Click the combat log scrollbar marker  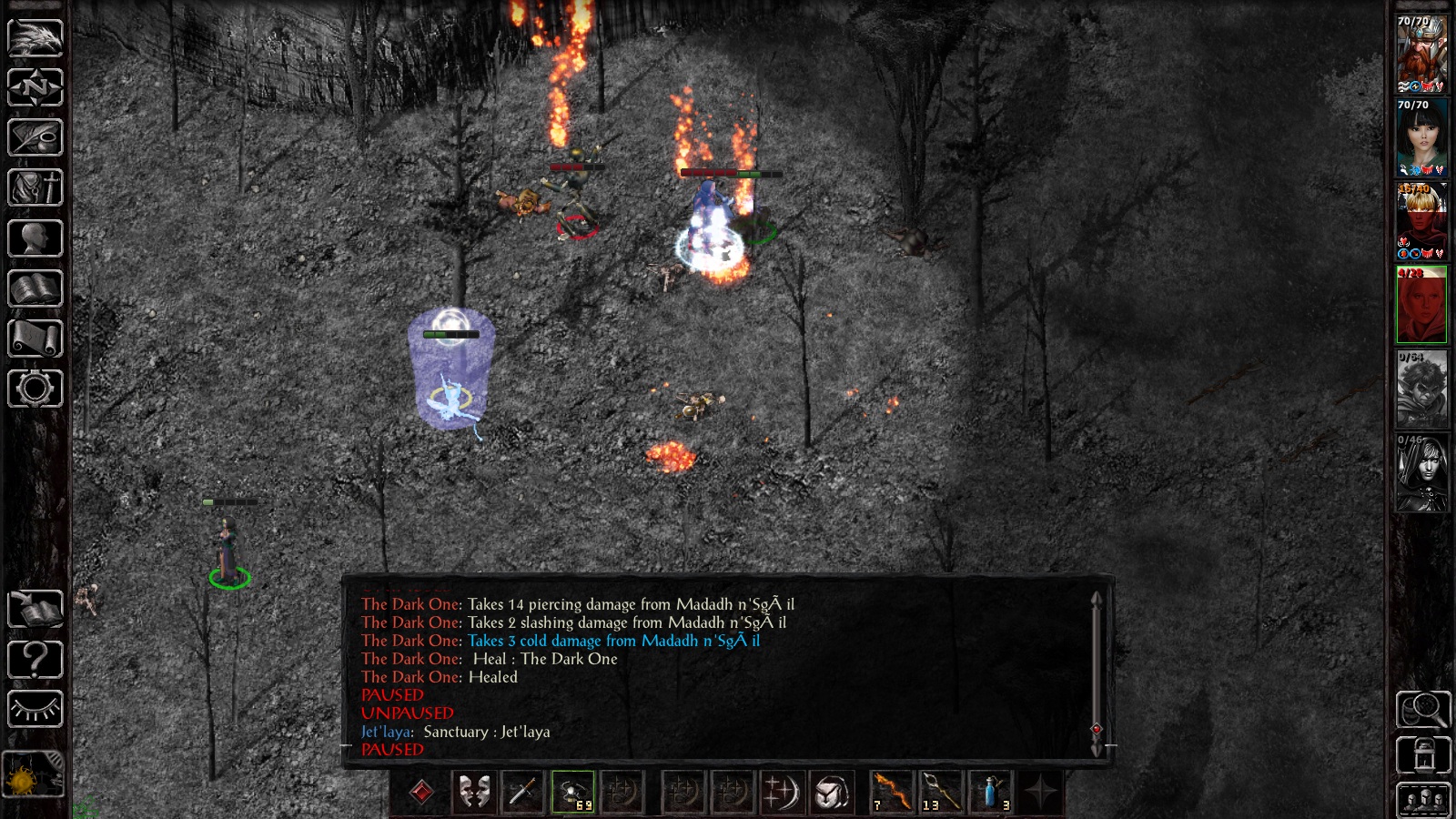[1097, 728]
